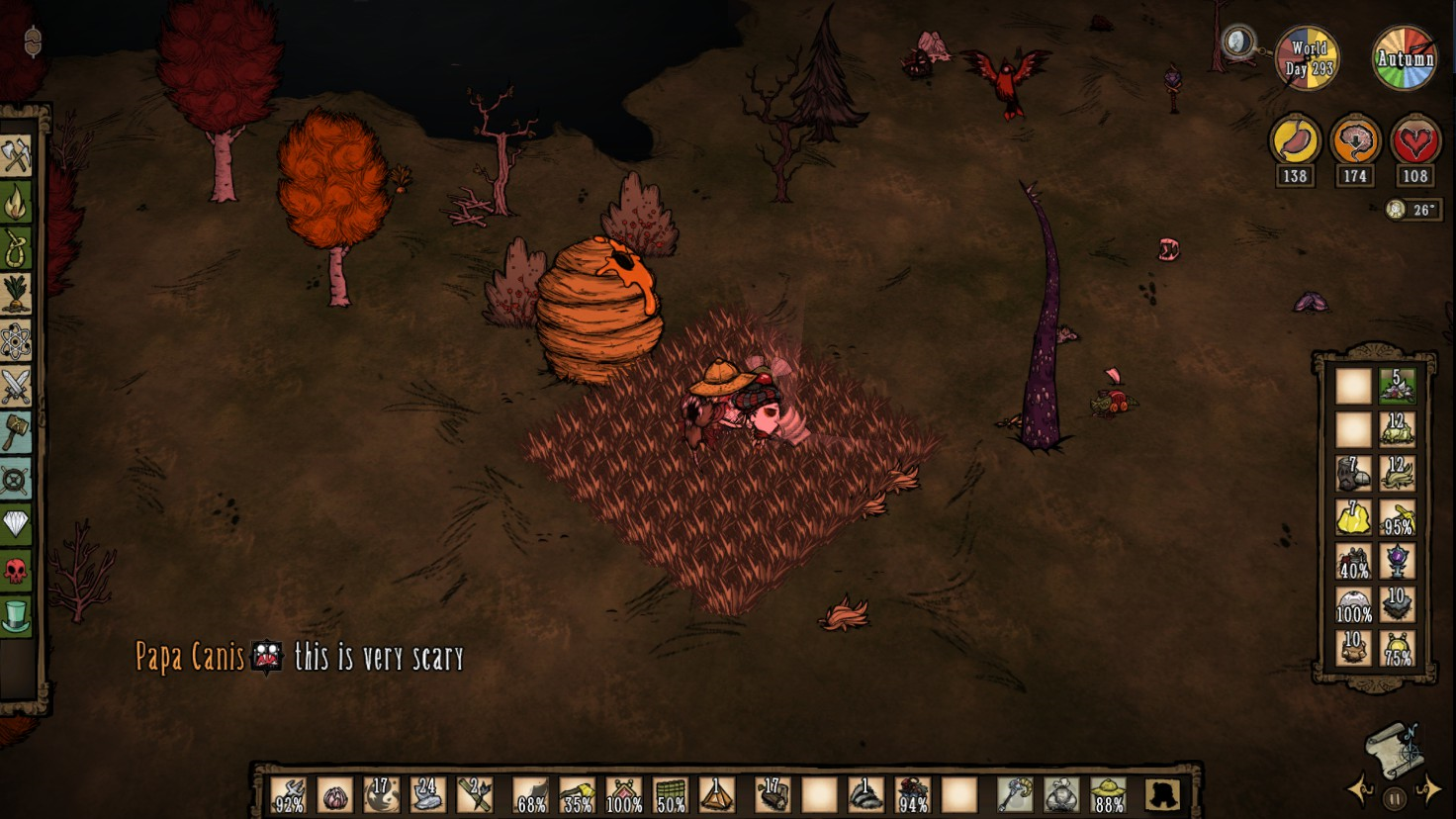
Task: Click the pause button
Action: point(1395,797)
